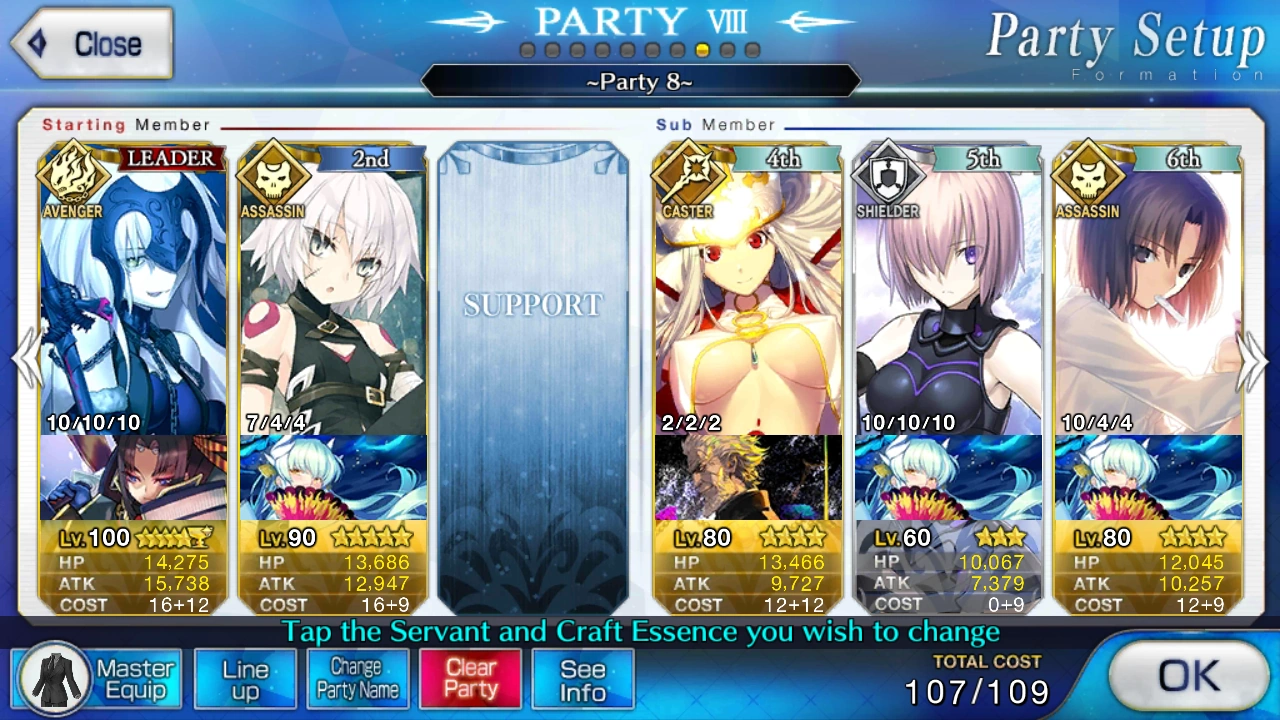The width and height of the screenshot is (1280, 720).
Task: Tap the empty SUPPORT slot
Action: click(533, 380)
